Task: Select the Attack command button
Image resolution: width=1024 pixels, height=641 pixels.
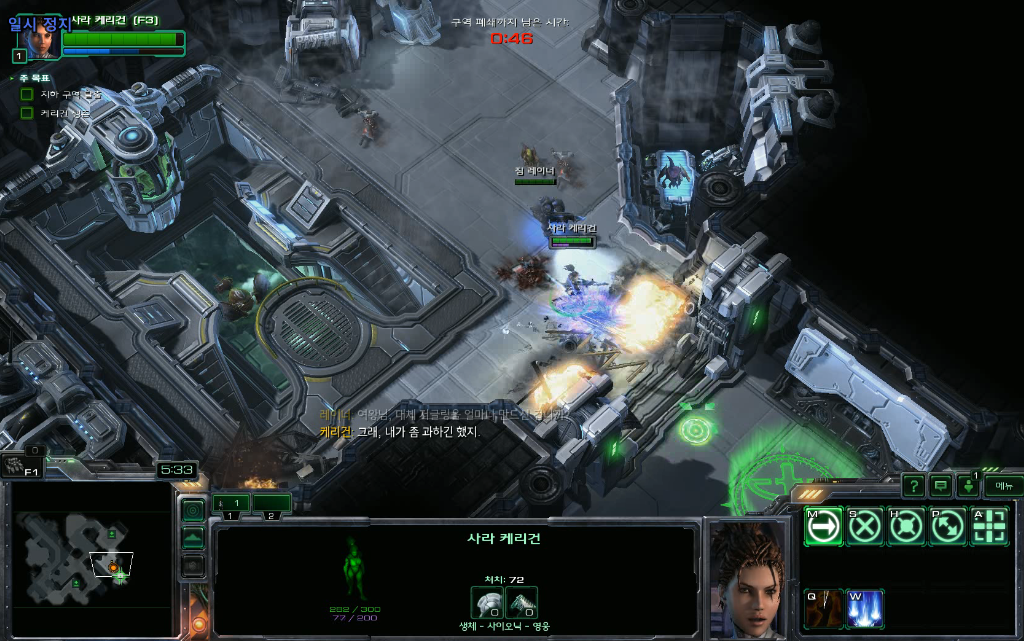Action: click(989, 526)
